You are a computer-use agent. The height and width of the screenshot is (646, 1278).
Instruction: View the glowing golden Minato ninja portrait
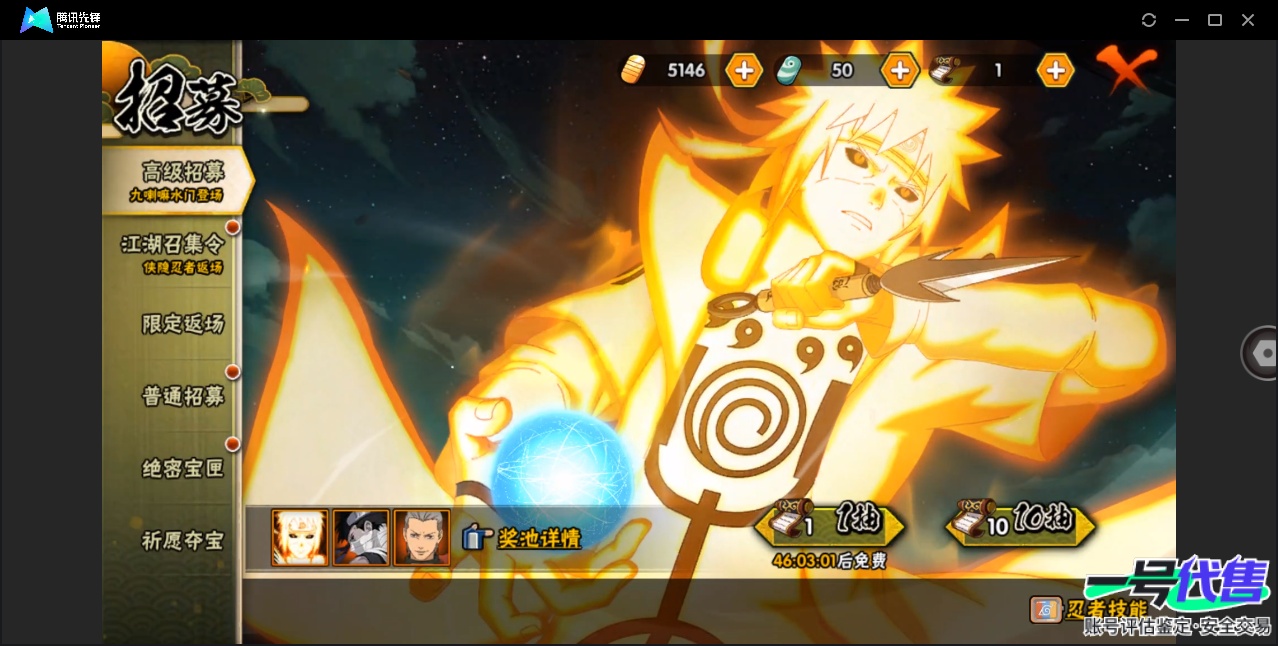[x=300, y=538]
